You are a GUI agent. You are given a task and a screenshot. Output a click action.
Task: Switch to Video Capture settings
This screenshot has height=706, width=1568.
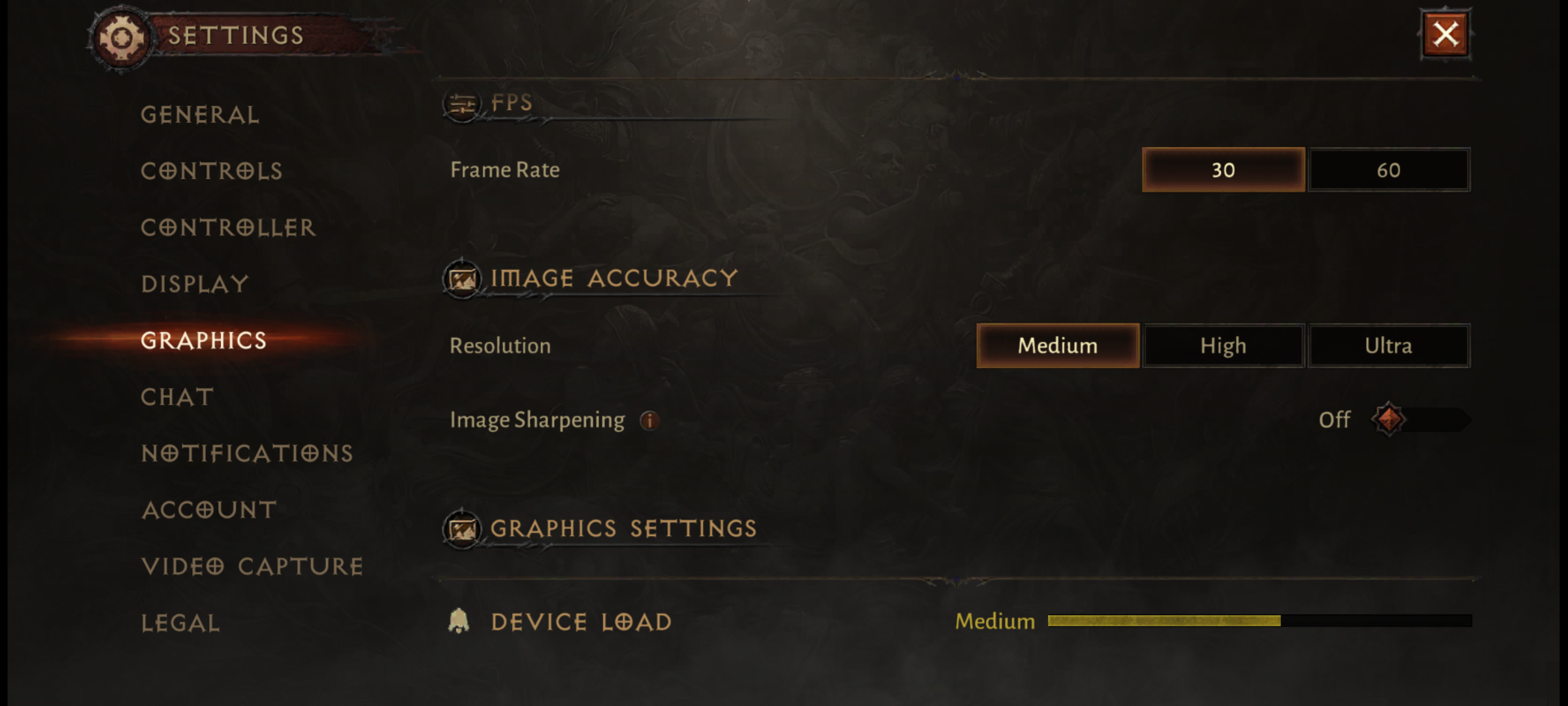point(252,567)
